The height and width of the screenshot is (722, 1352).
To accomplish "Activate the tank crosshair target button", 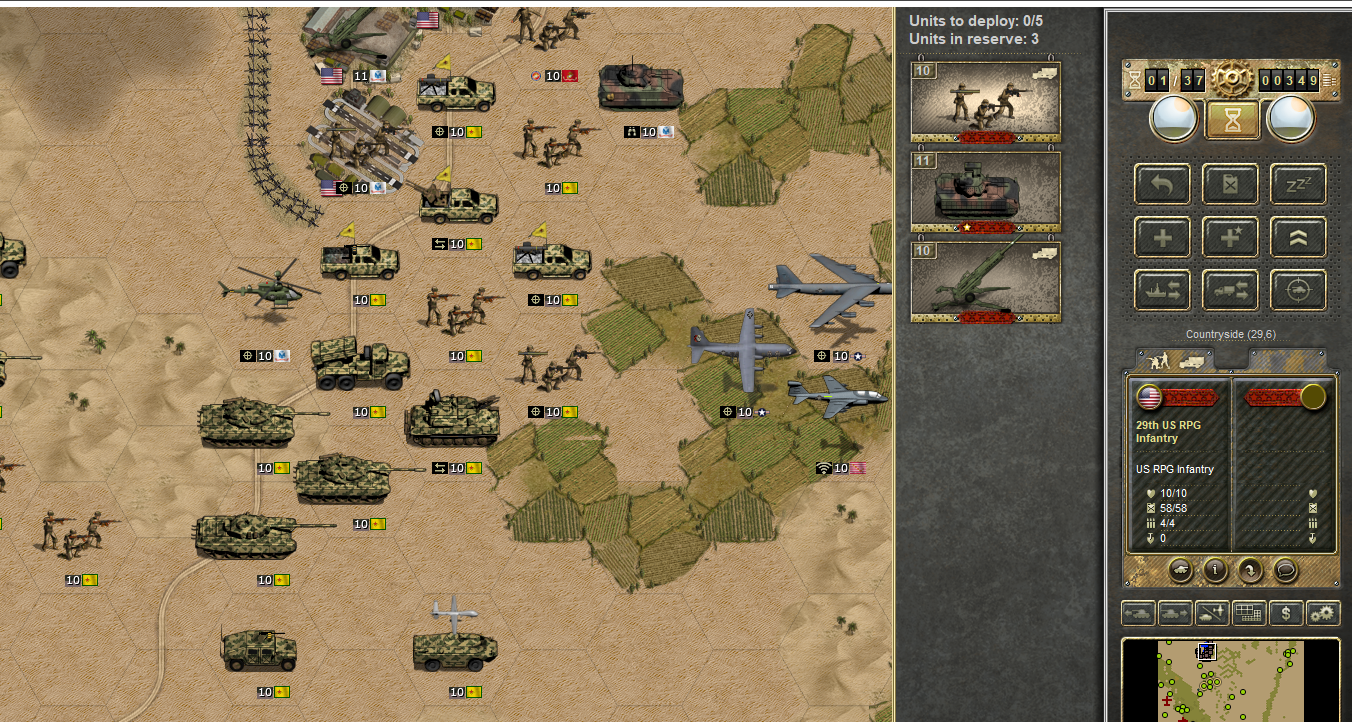I will (x=1297, y=290).
